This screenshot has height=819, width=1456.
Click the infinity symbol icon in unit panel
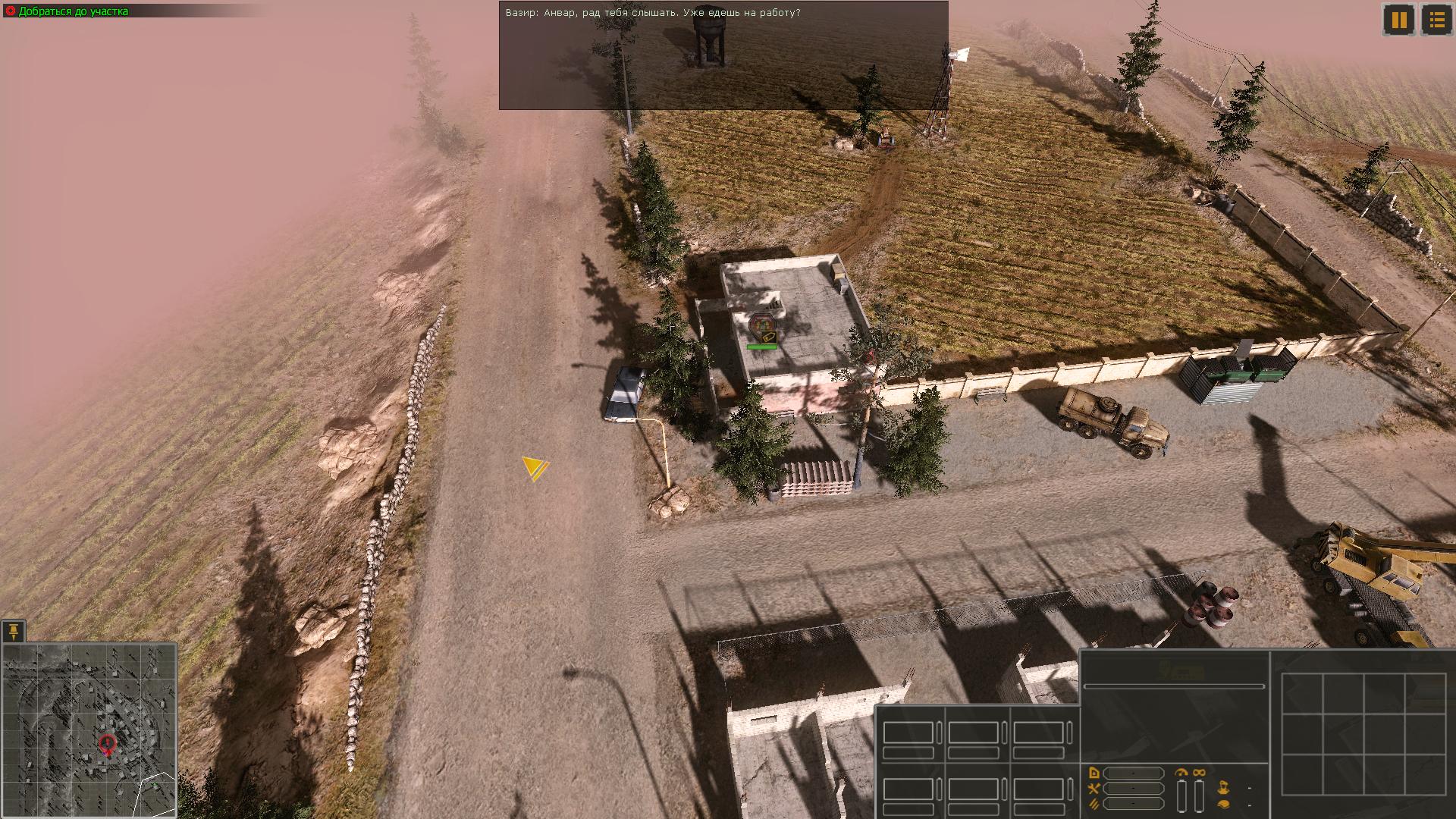tap(1199, 773)
